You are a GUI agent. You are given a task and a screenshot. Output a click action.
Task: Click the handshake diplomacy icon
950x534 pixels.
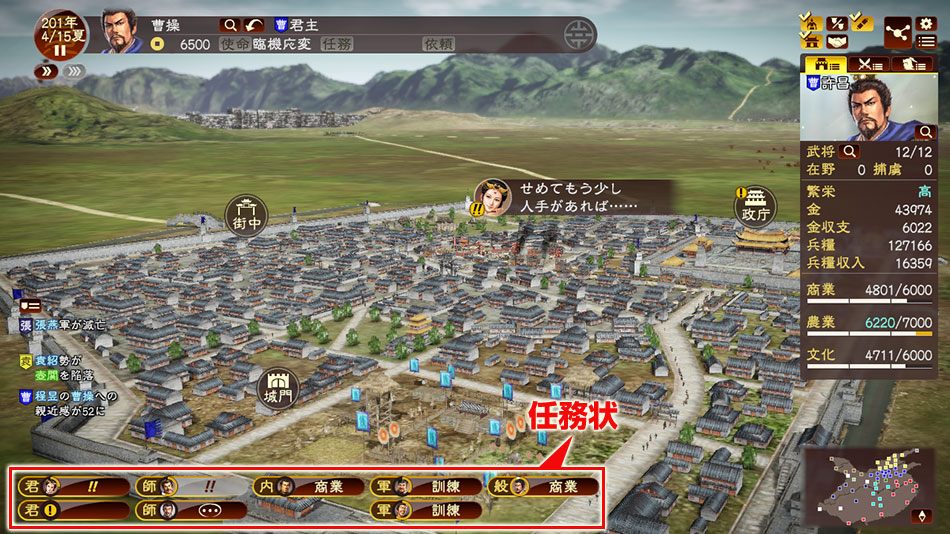click(x=836, y=42)
